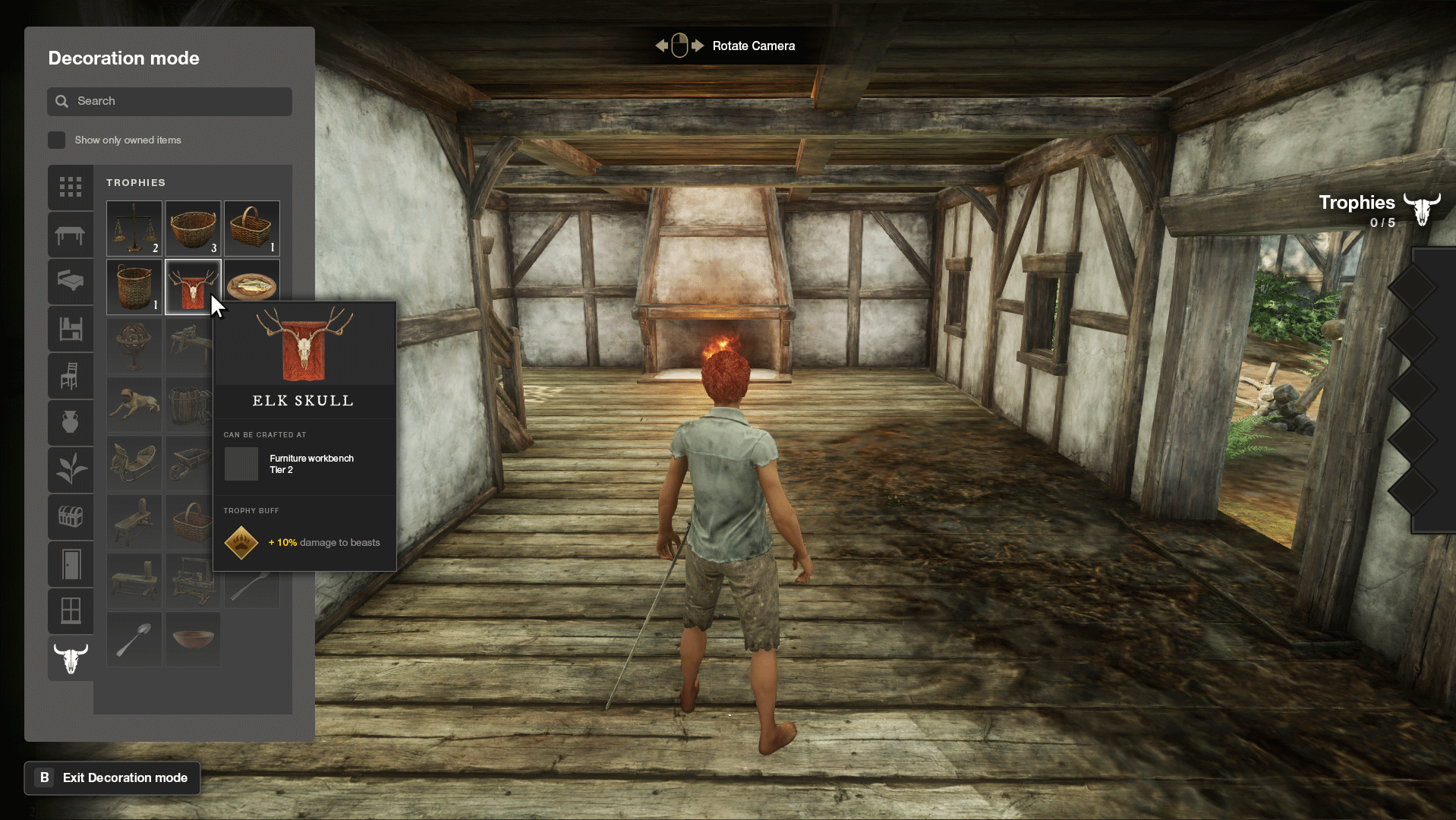Image resolution: width=1456 pixels, height=820 pixels.
Task: Toggle the Show only owned items checkbox
Action: point(57,140)
